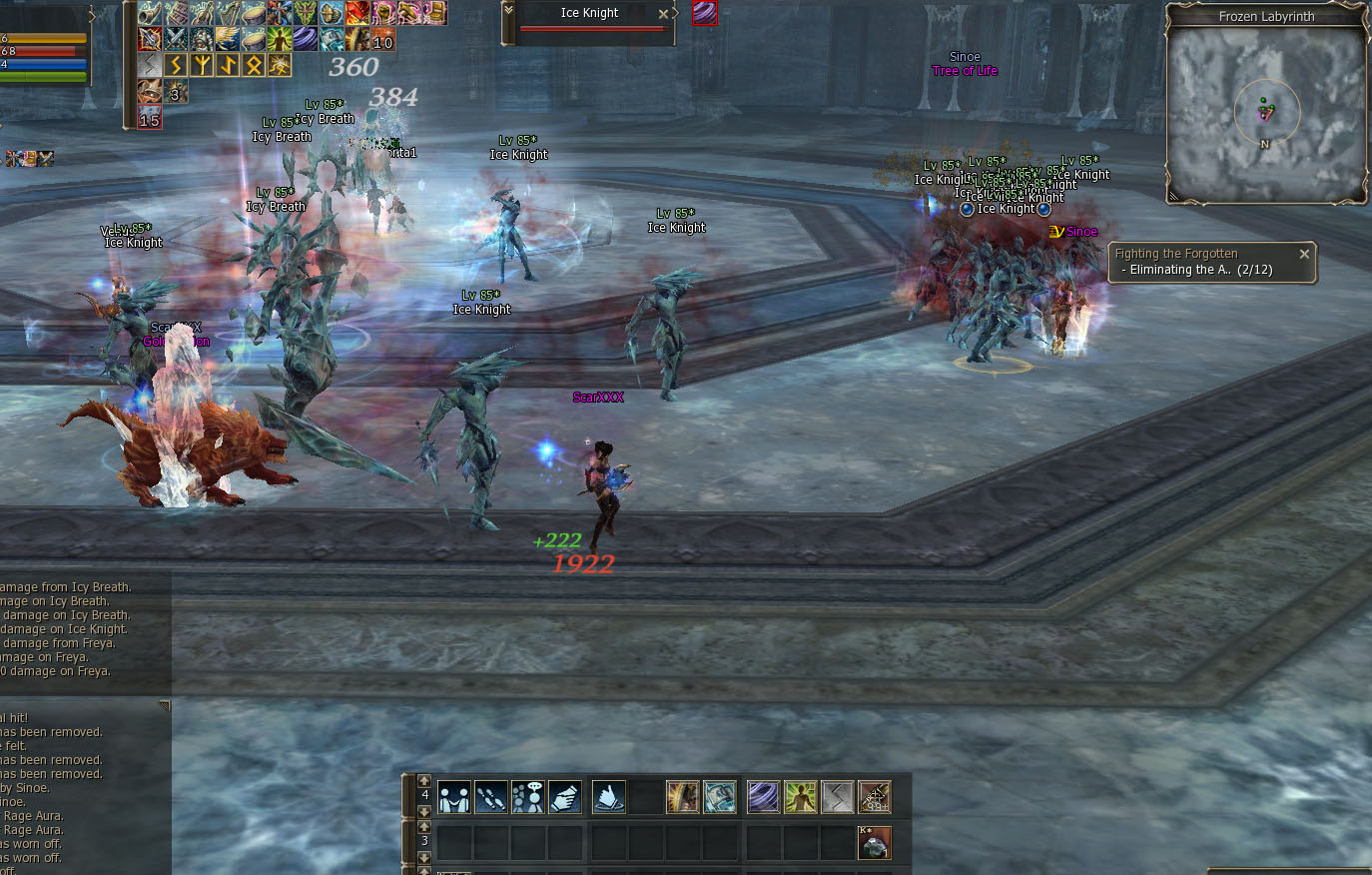Click the purple vortex debuff beside the target window
The image size is (1372, 875).
click(705, 14)
